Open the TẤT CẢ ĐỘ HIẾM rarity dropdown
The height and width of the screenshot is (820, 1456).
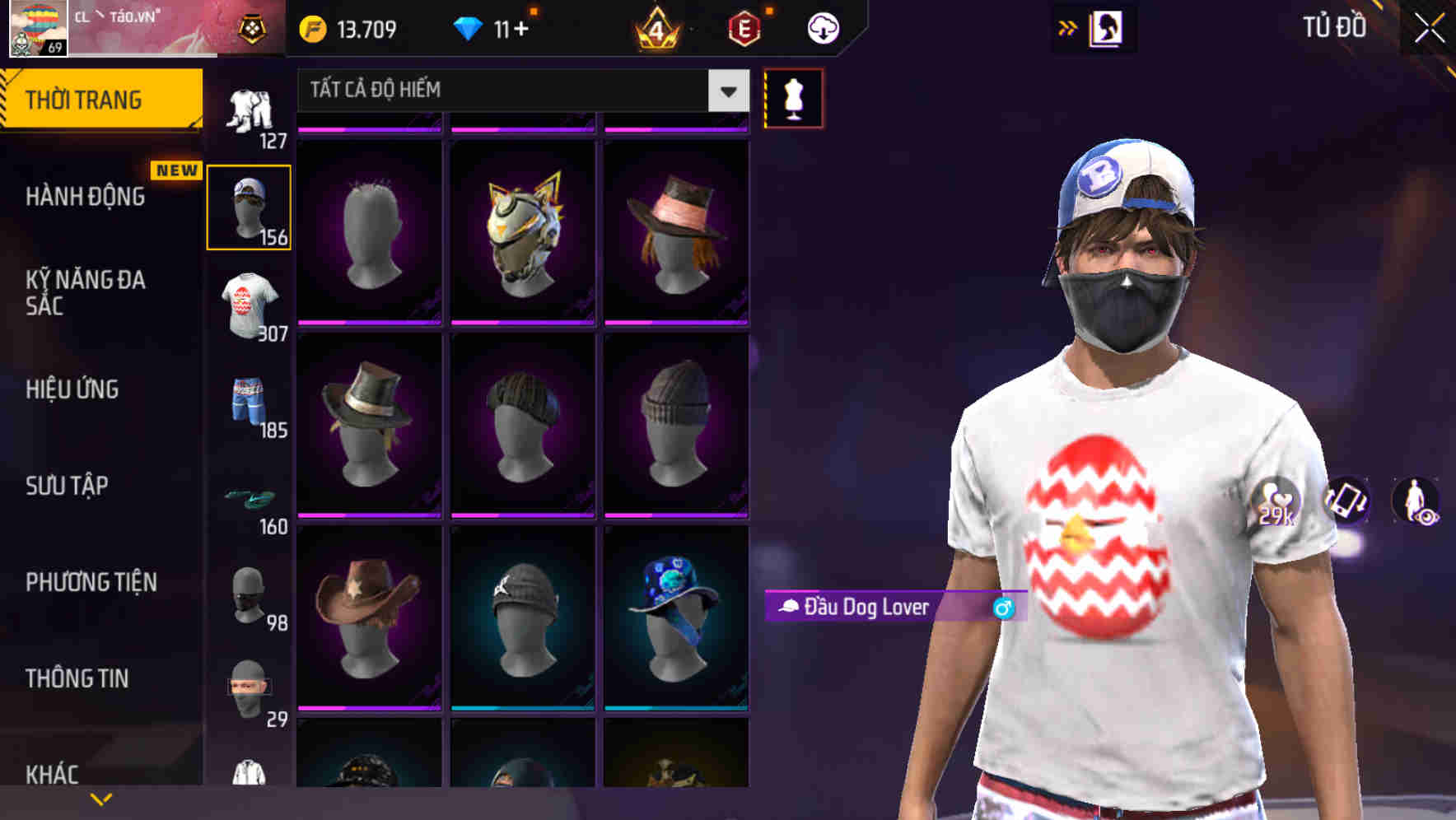coord(519,90)
